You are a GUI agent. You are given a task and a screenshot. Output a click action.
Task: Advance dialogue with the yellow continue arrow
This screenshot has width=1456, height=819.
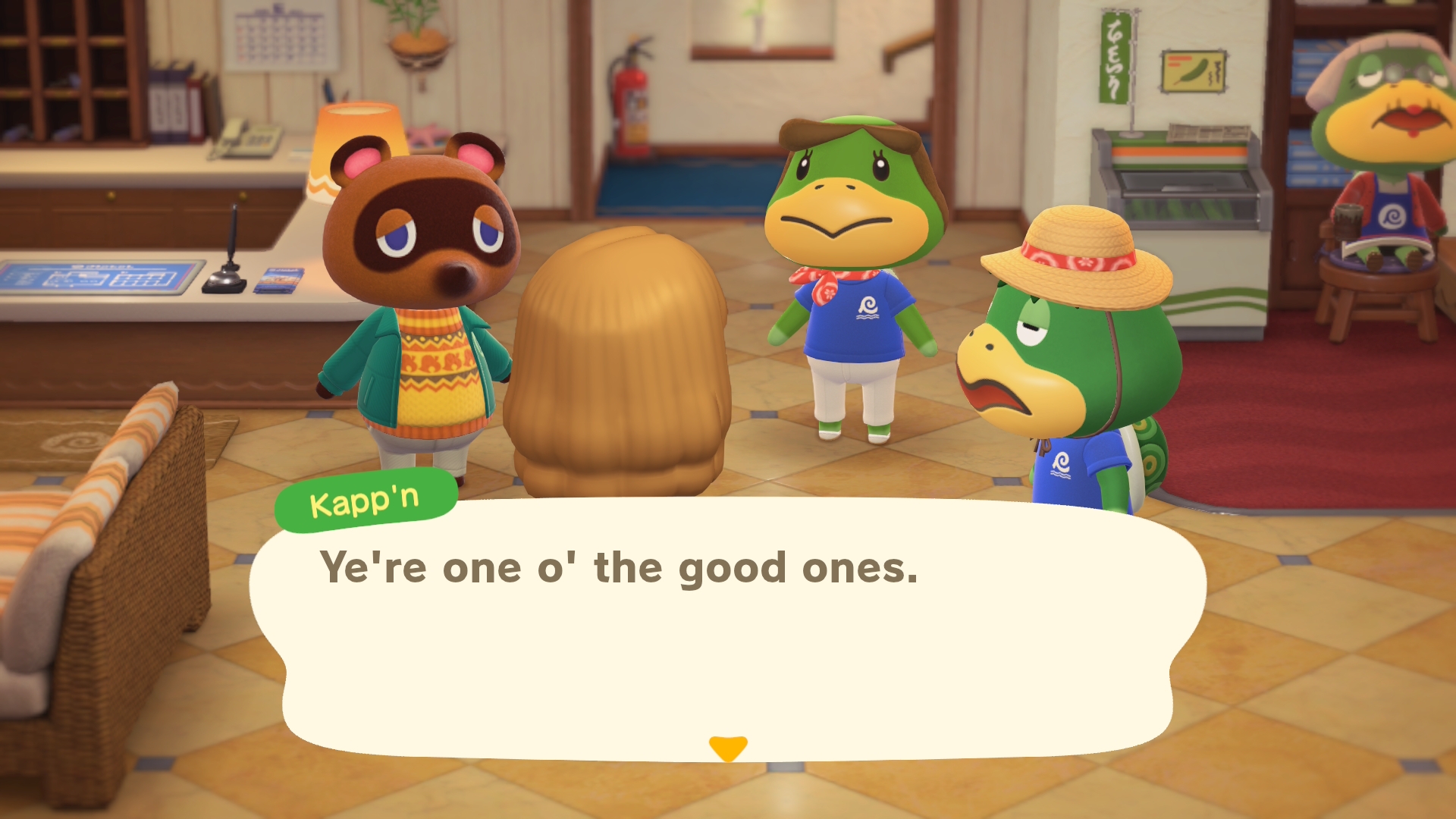[727, 747]
